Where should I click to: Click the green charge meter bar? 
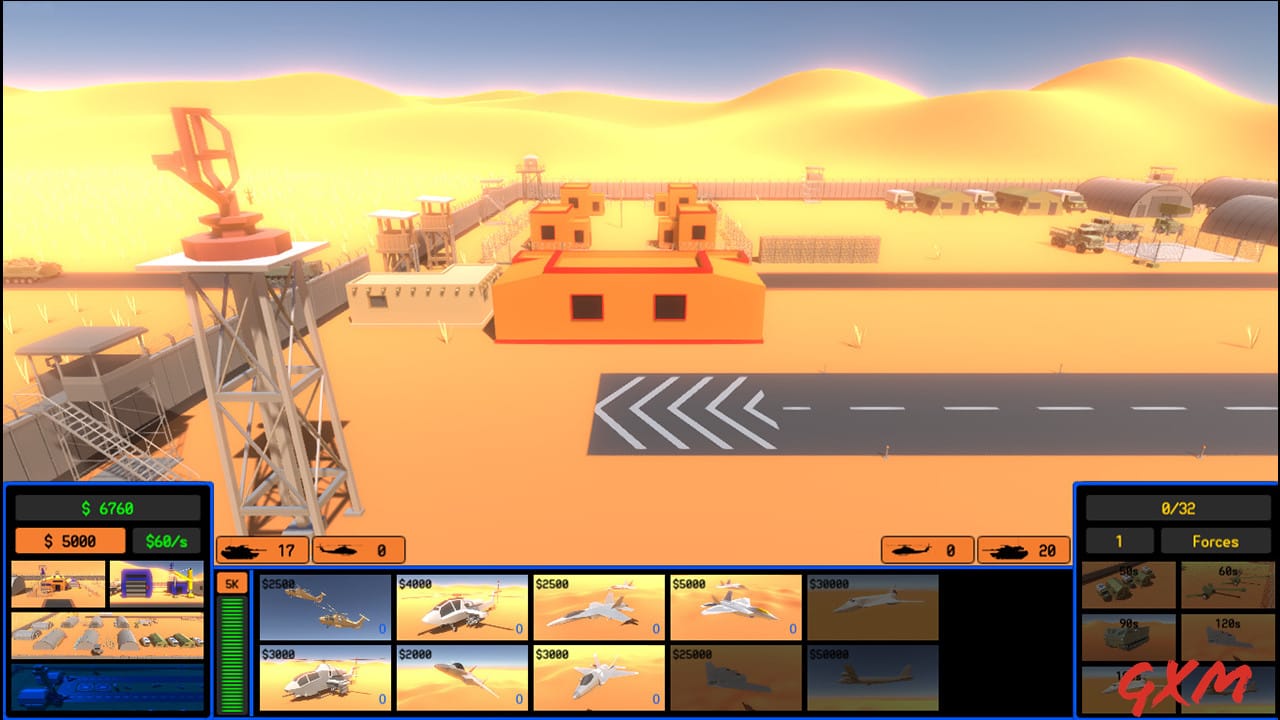[232, 650]
